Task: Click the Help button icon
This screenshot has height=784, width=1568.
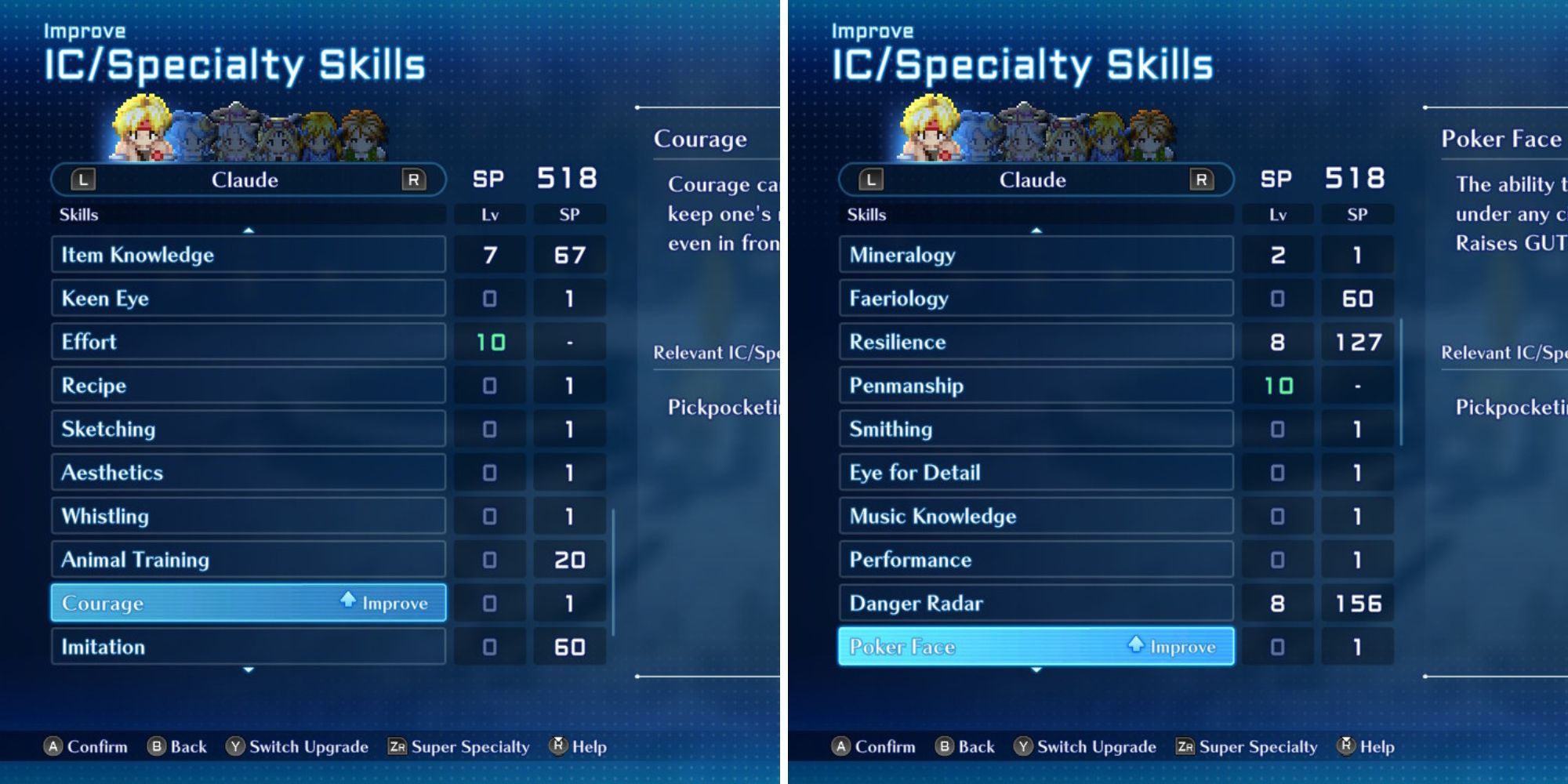Action: click(x=557, y=746)
